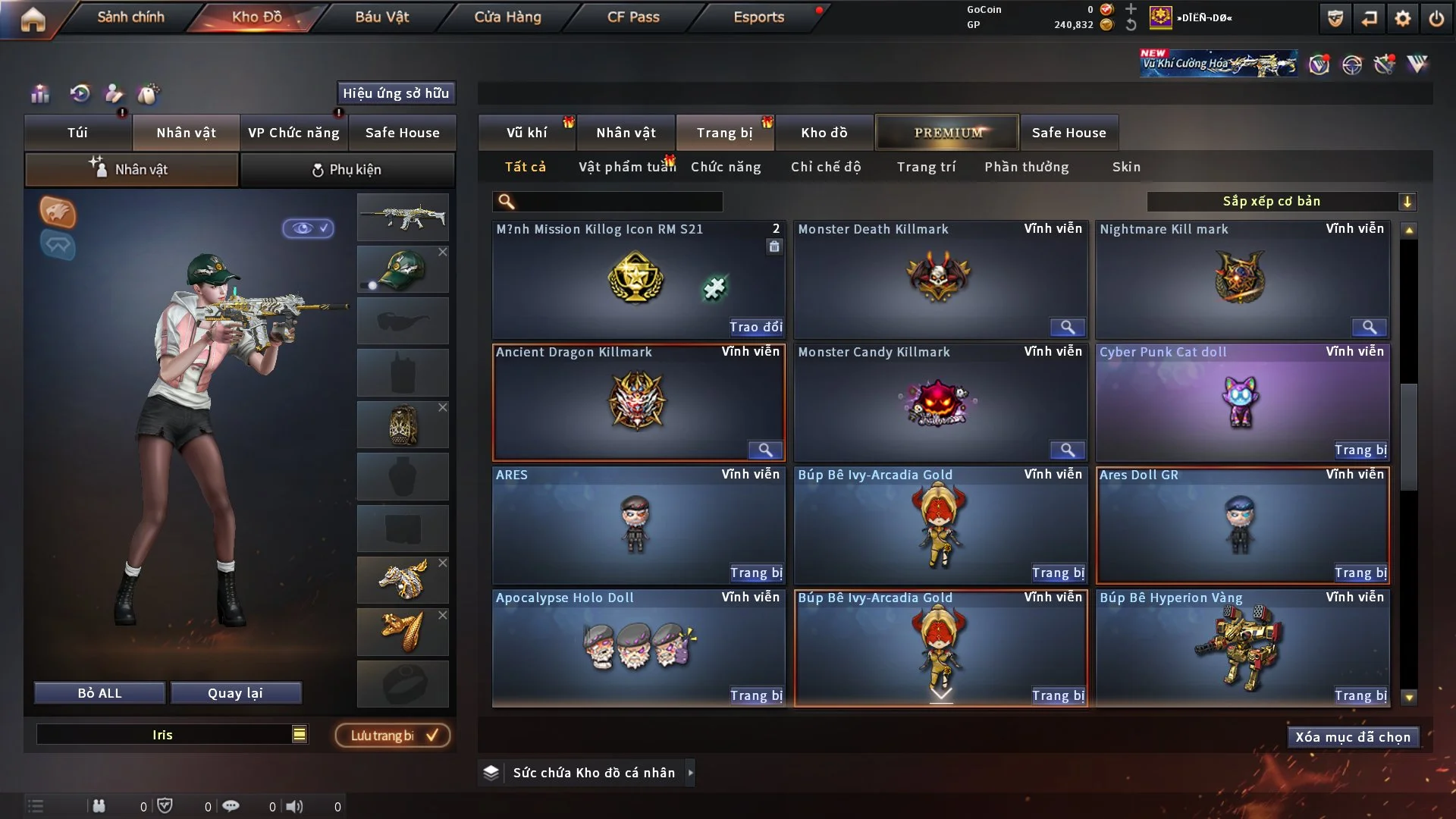The image size is (1456, 819).
Task: Click the Bỏ ALL button
Action: point(99,693)
